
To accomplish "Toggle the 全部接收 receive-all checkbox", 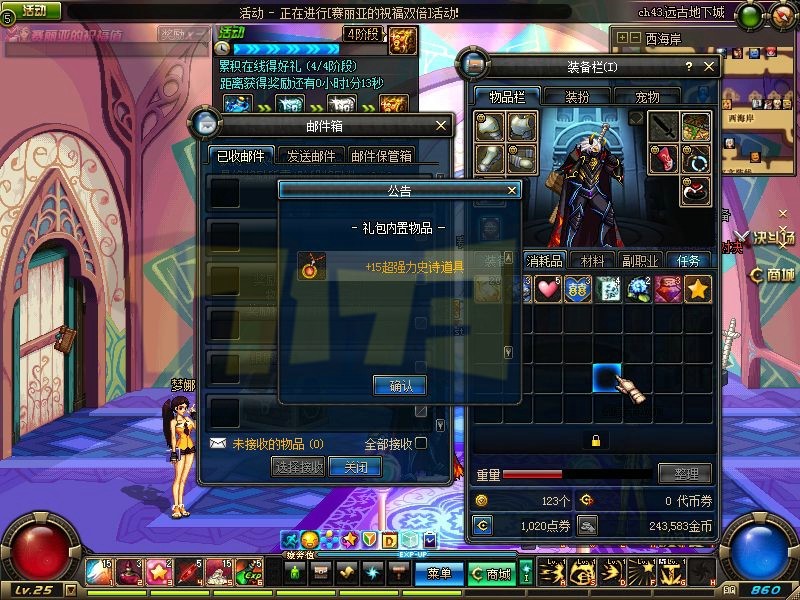I will 421,443.
